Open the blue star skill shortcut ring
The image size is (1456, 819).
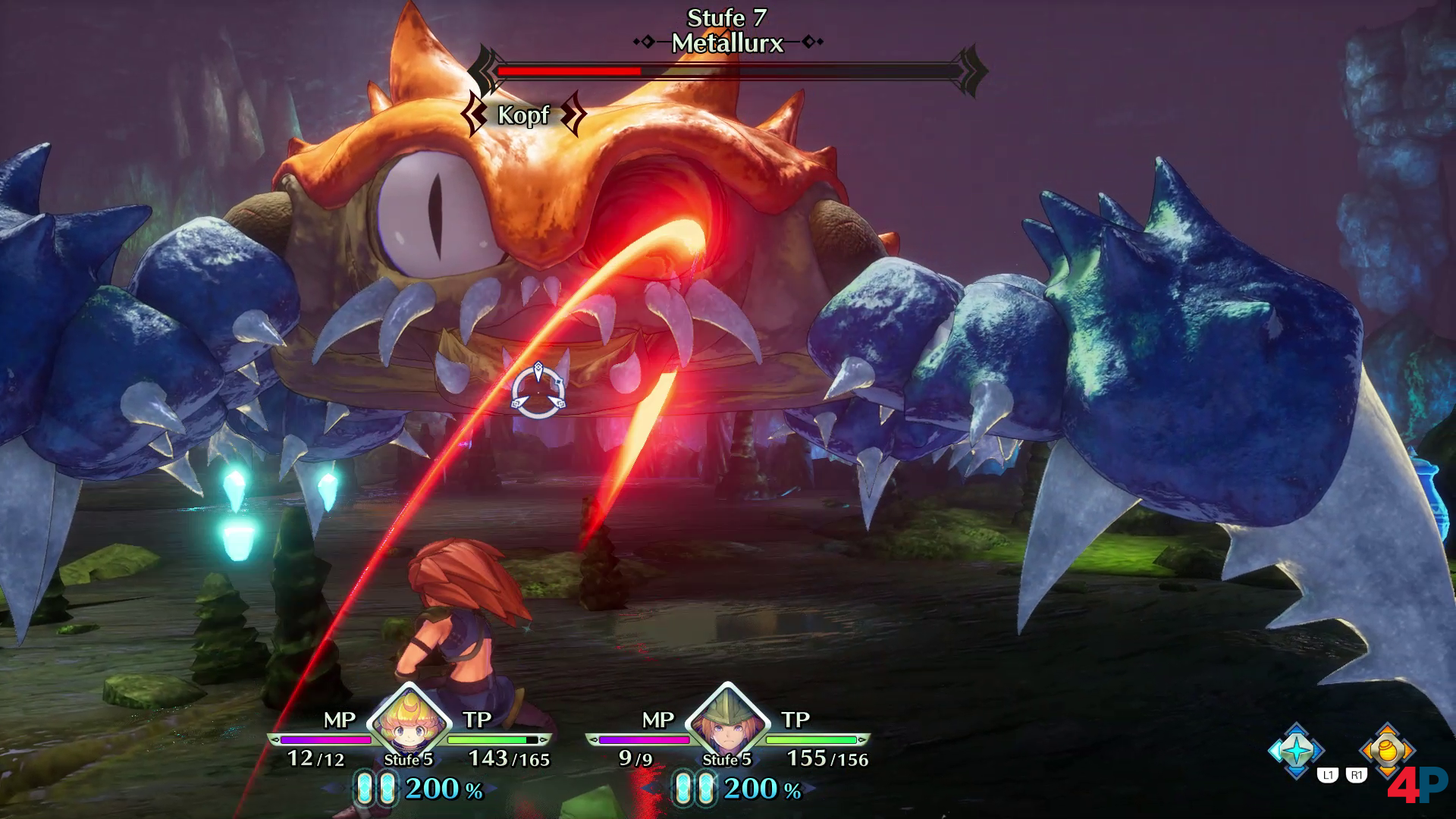(x=1297, y=751)
